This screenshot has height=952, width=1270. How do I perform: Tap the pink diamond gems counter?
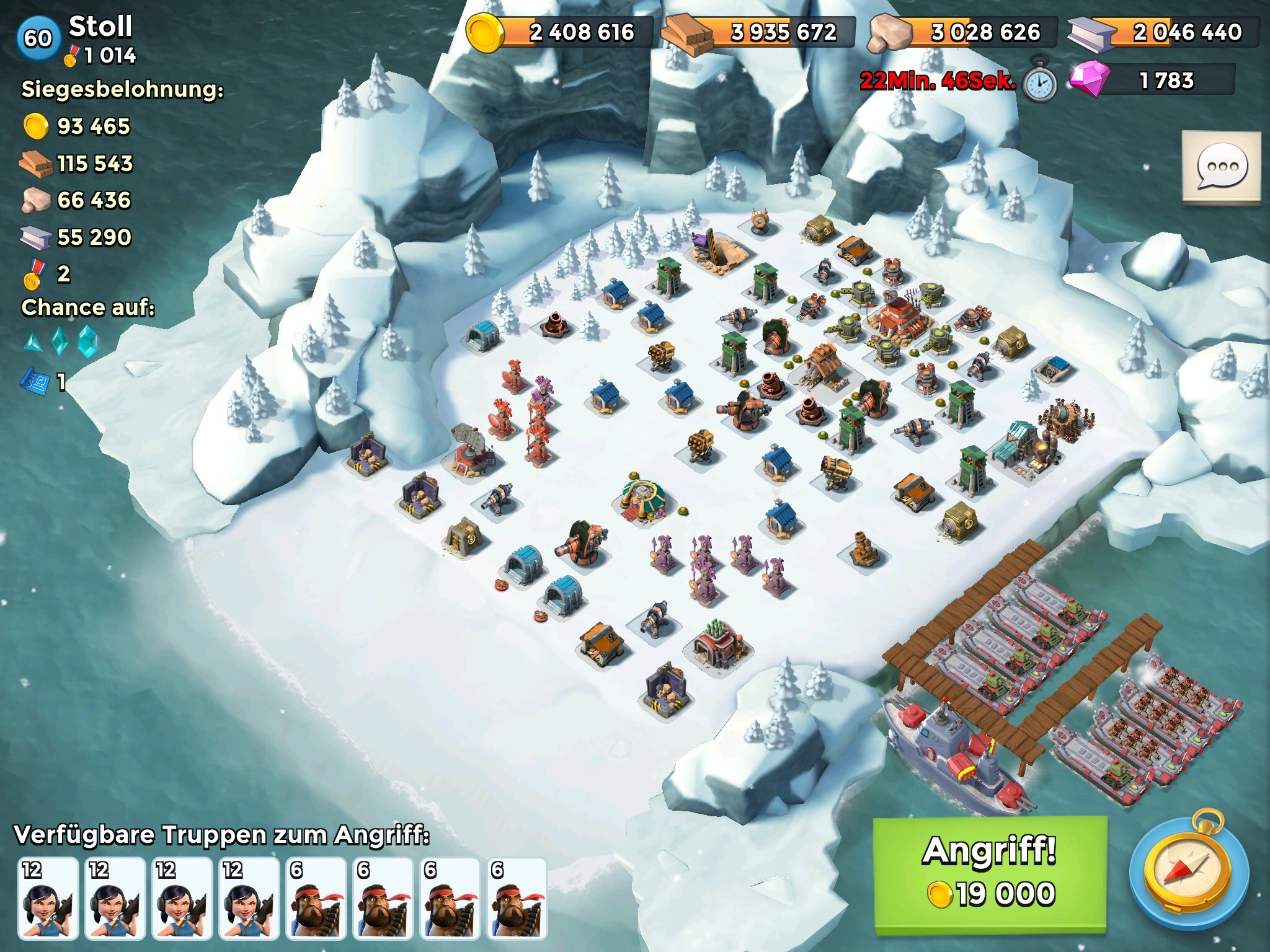1152,81
